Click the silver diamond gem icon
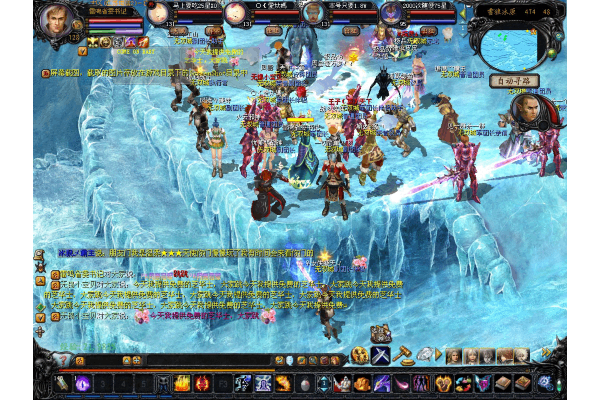The image size is (600, 400). coord(425,355)
